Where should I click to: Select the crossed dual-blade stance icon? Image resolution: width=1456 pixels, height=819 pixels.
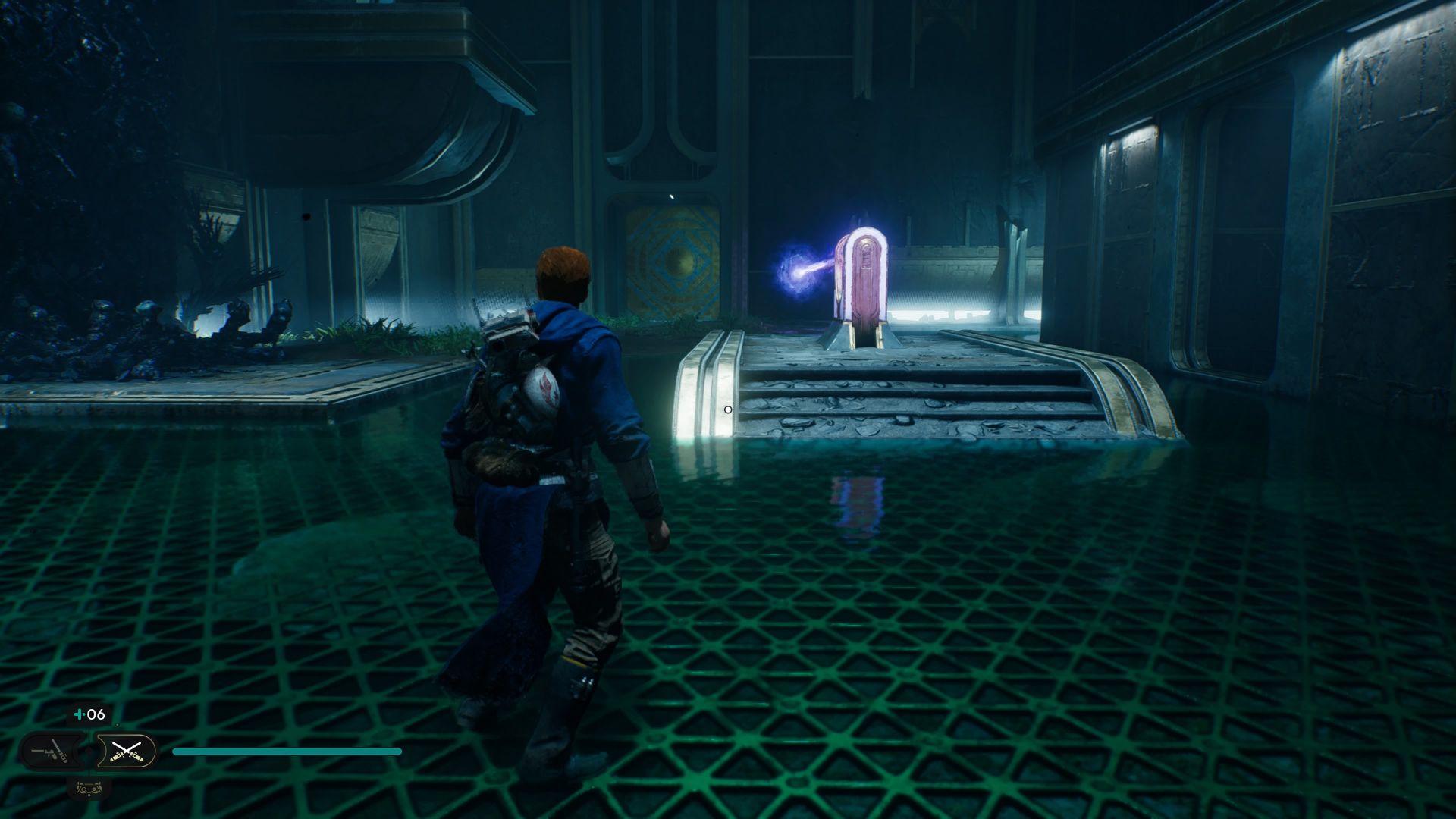click(x=127, y=751)
